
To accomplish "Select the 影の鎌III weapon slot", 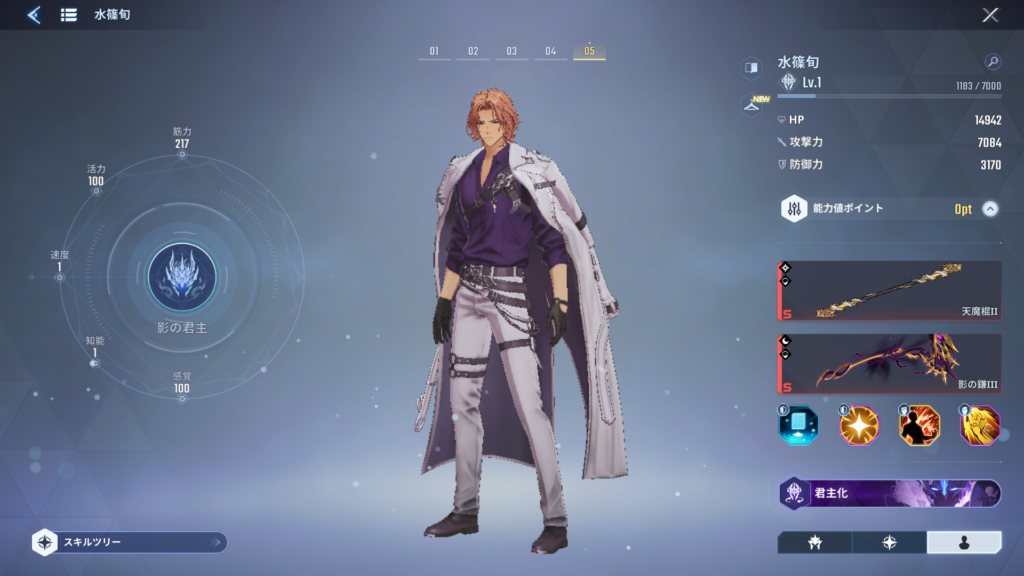I will [x=890, y=364].
